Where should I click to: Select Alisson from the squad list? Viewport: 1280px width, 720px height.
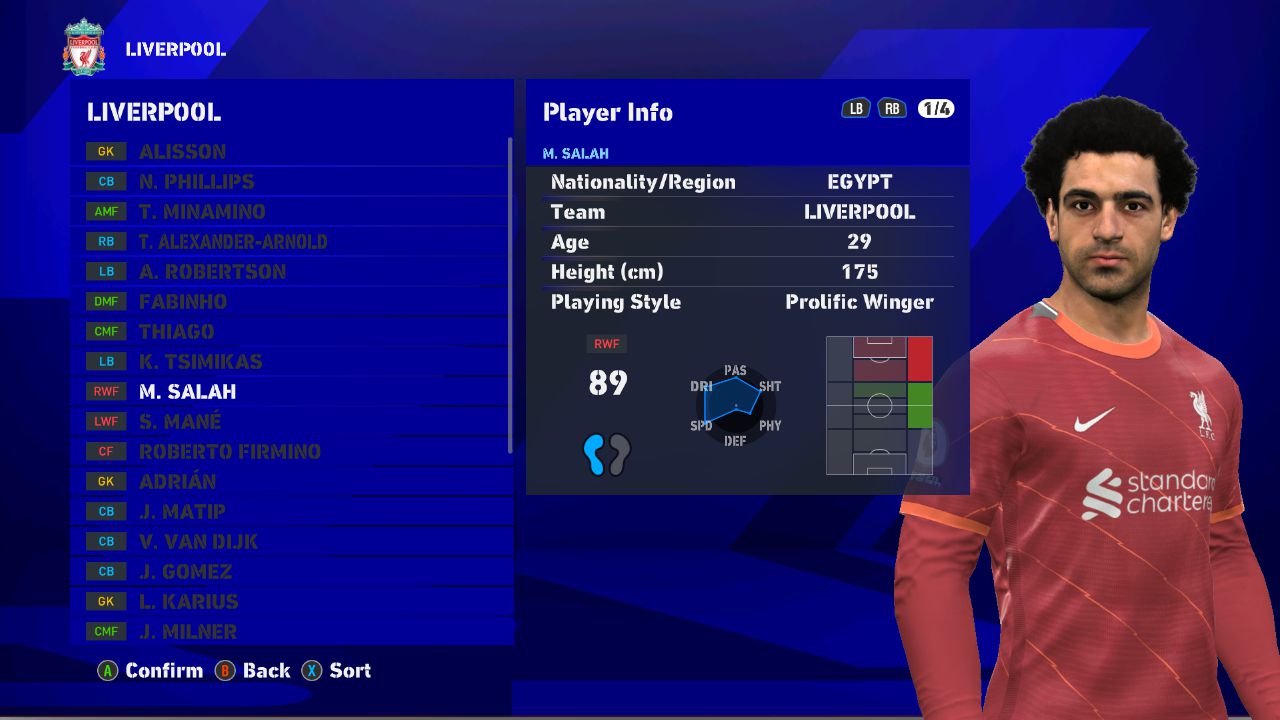tap(182, 152)
